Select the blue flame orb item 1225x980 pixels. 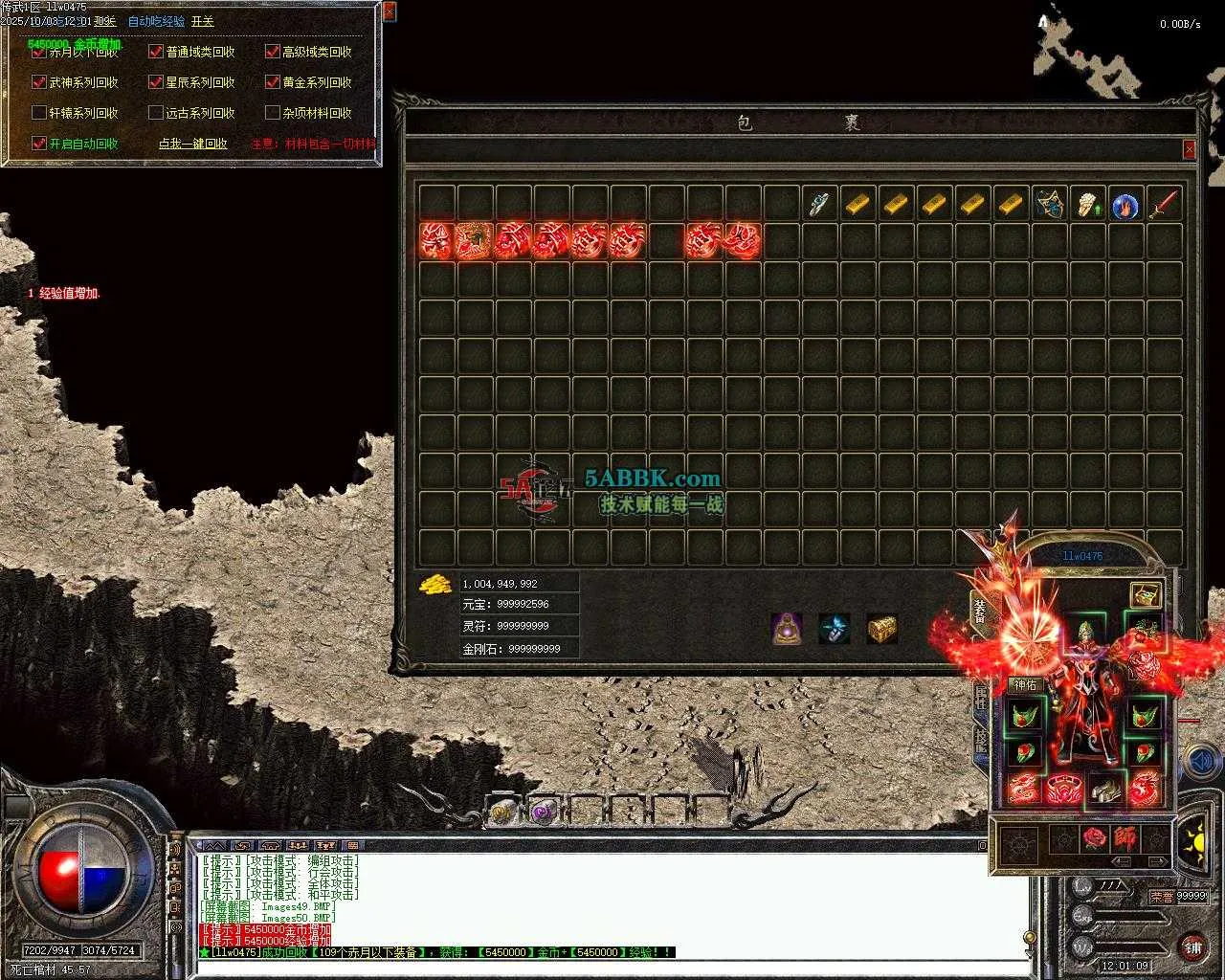(x=1125, y=204)
